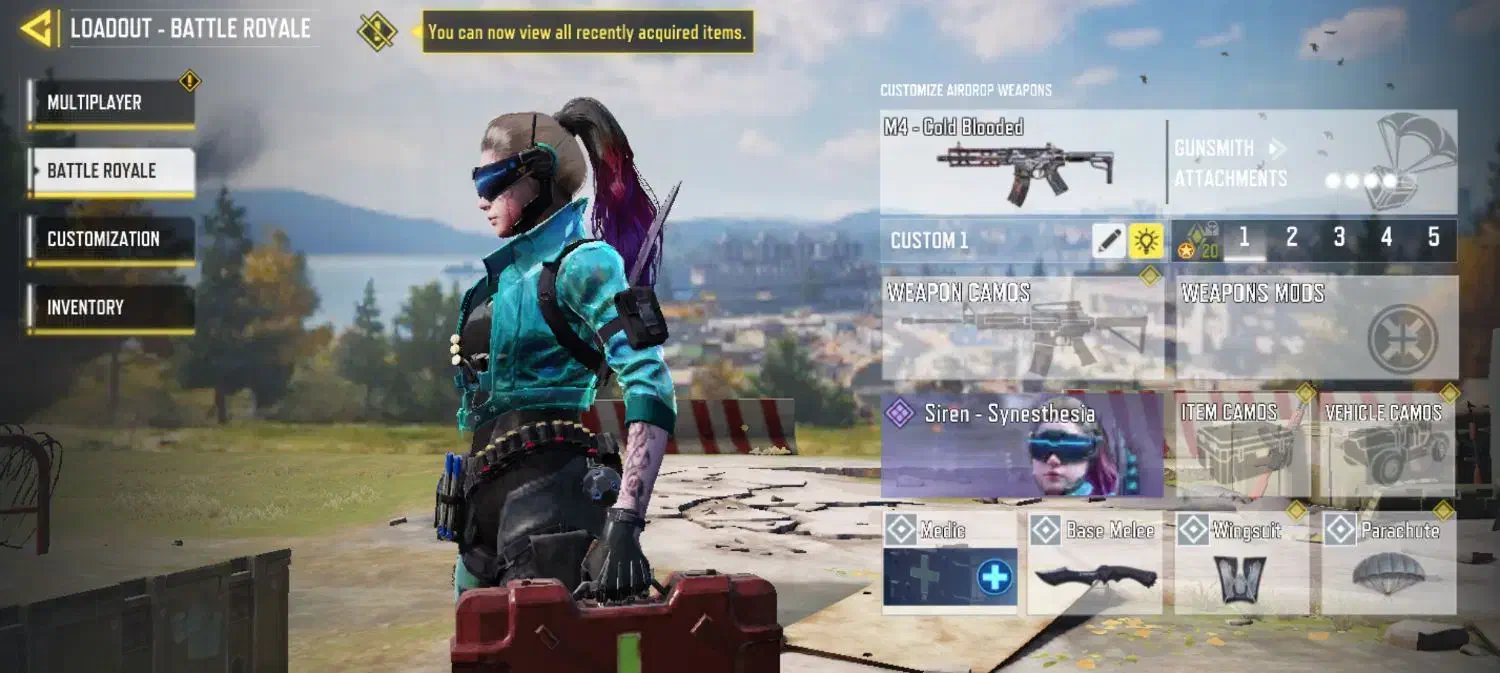Rename Custom 1 with the pencil icon
Viewport: 1500px width, 673px height.
click(1109, 240)
